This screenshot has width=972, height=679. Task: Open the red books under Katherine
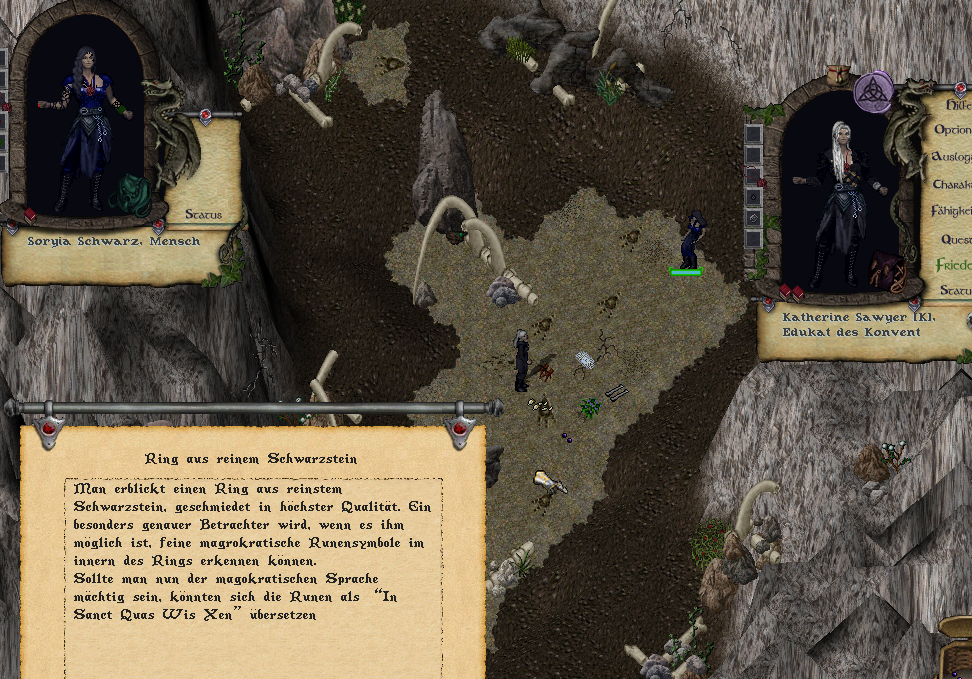(791, 291)
